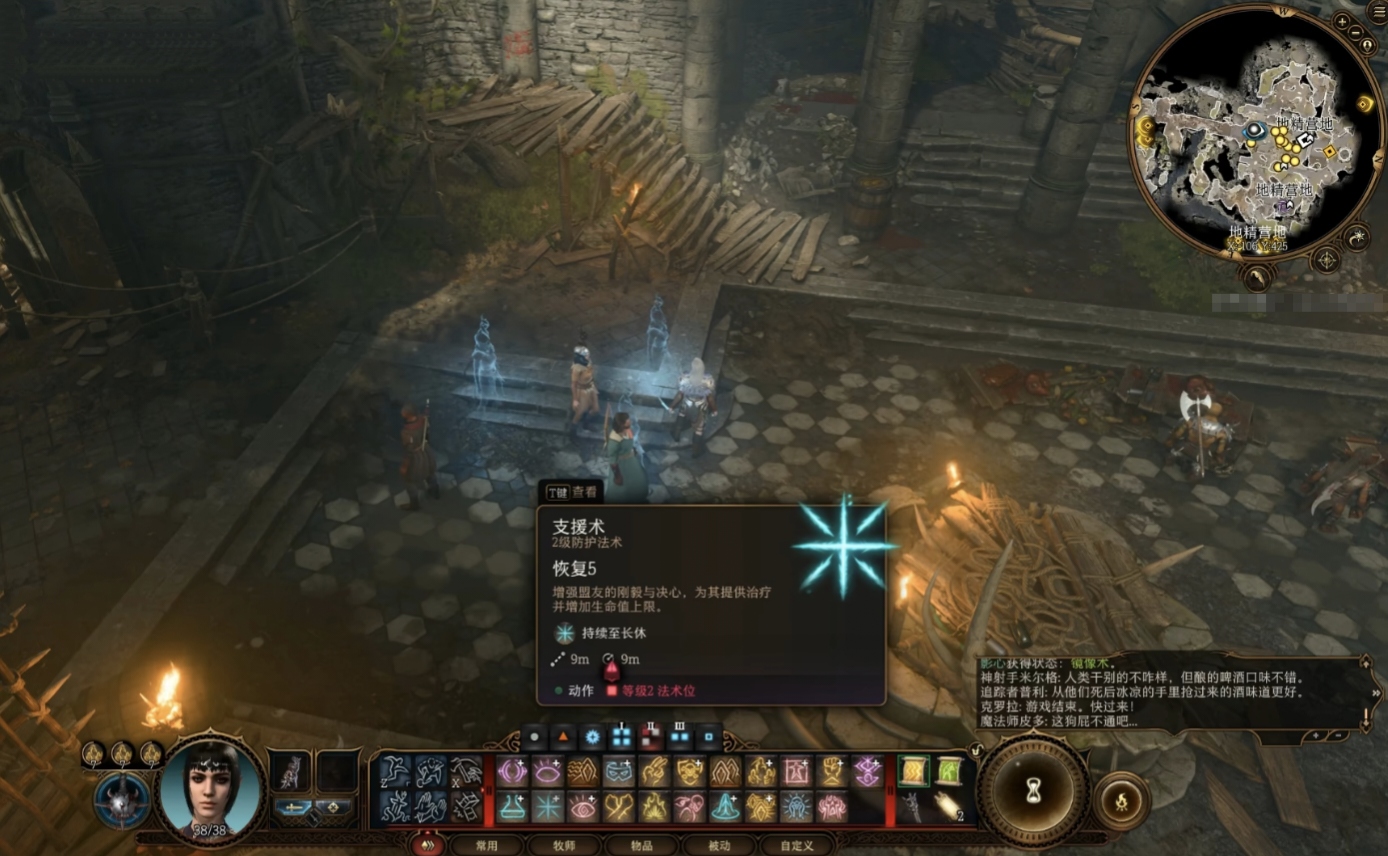
Task: Zoom out the minimap with minus
Action: 1354,34
